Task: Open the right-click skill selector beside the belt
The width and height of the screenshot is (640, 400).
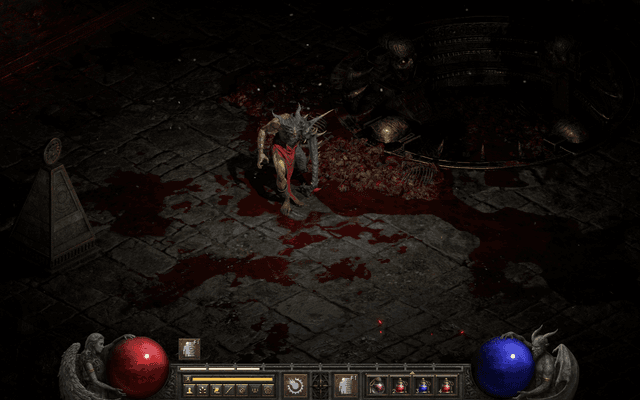Action: [x=345, y=384]
